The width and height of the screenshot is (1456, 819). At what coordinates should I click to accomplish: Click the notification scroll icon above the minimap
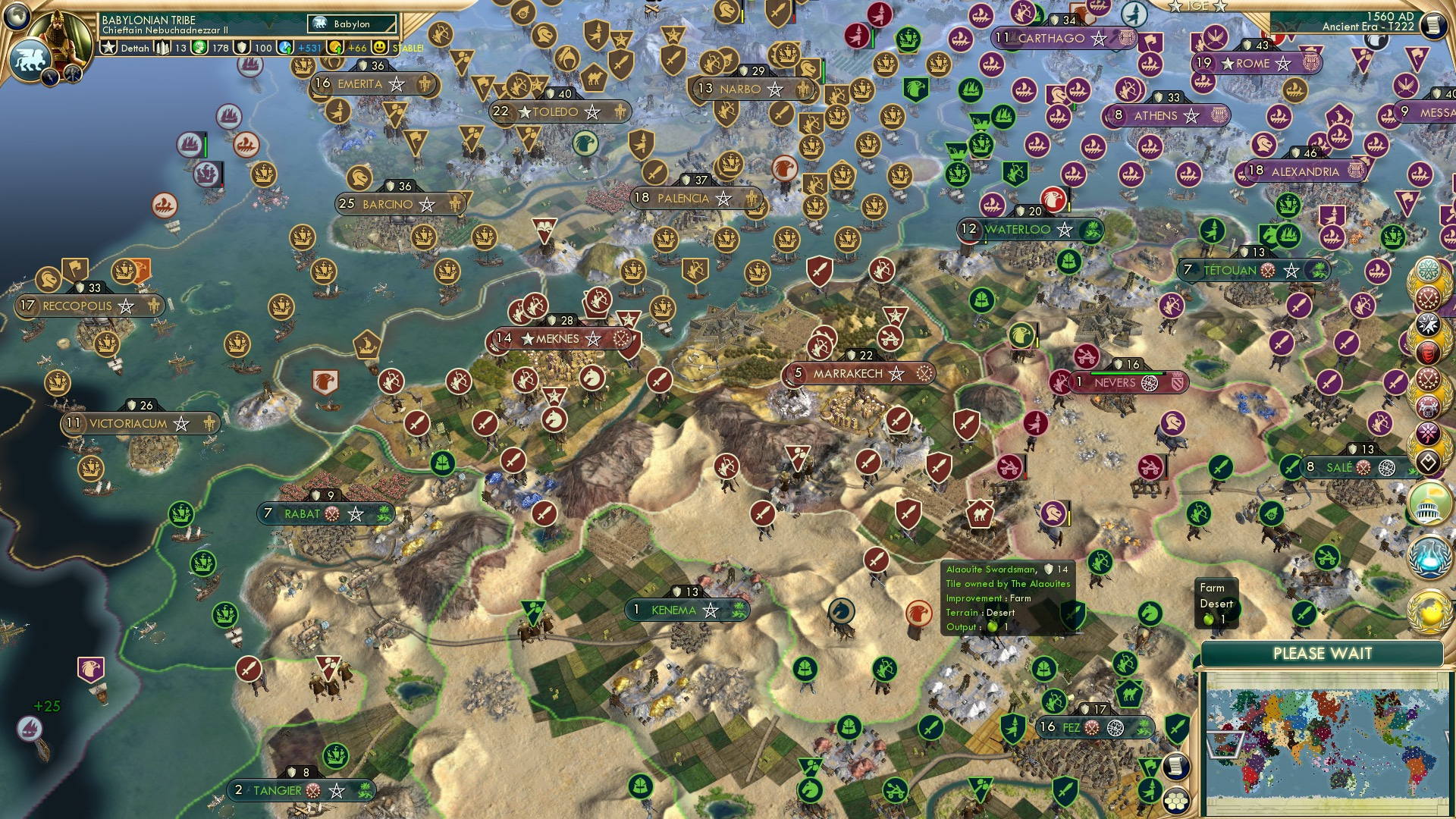click(1176, 767)
